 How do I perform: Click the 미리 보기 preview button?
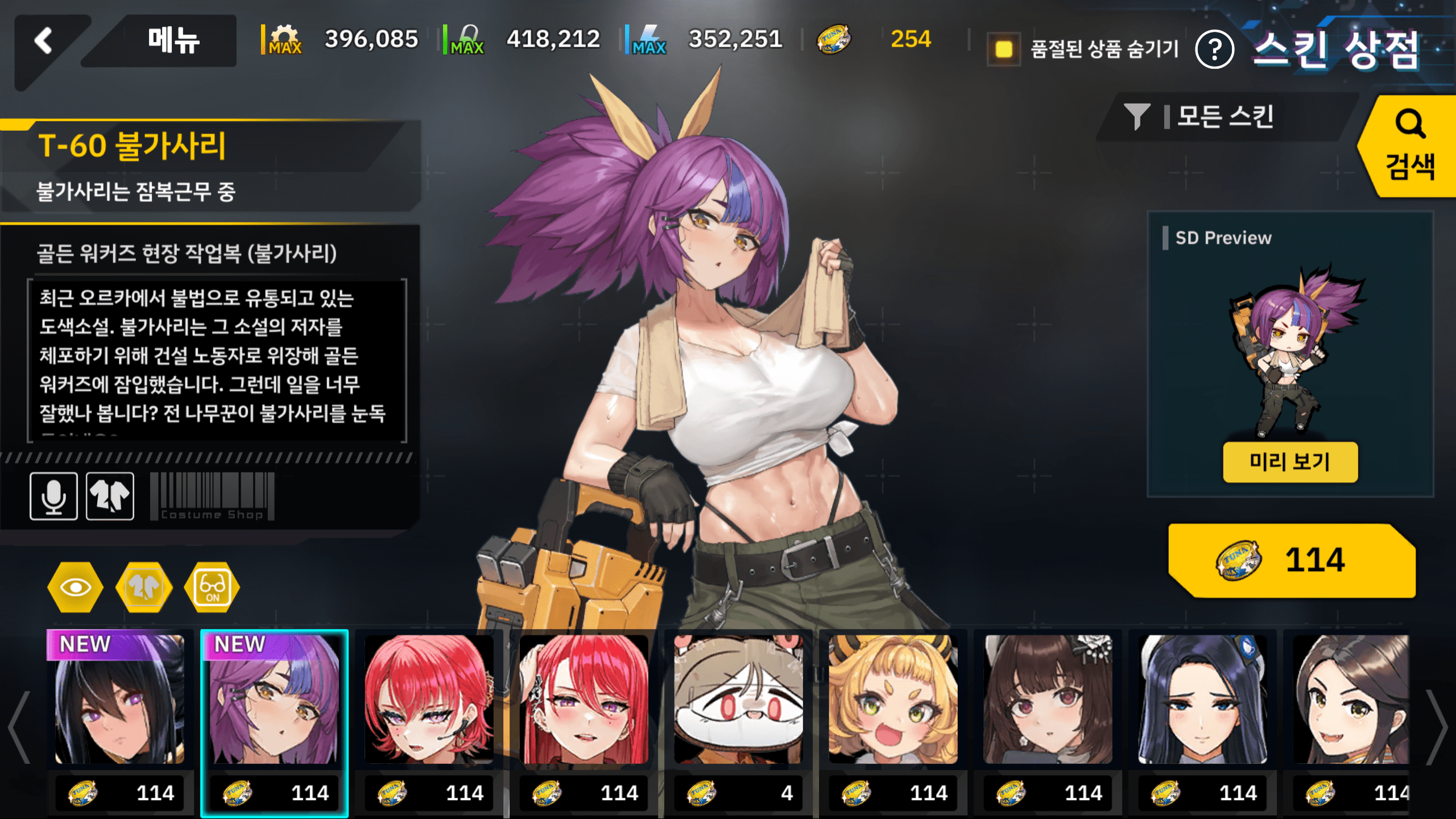click(1290, 462)
